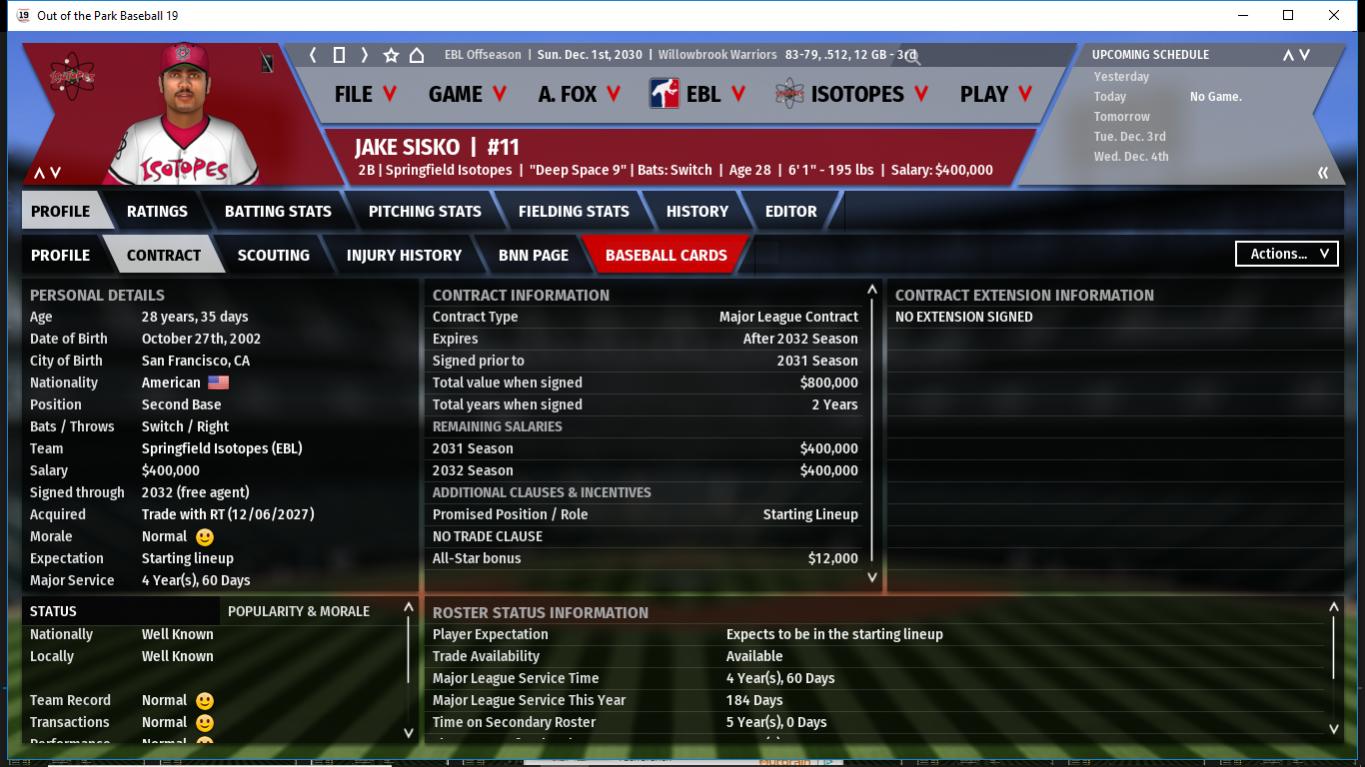
Task: Select the SCOUTING sub-tab
Action: (x=273, y=255)
